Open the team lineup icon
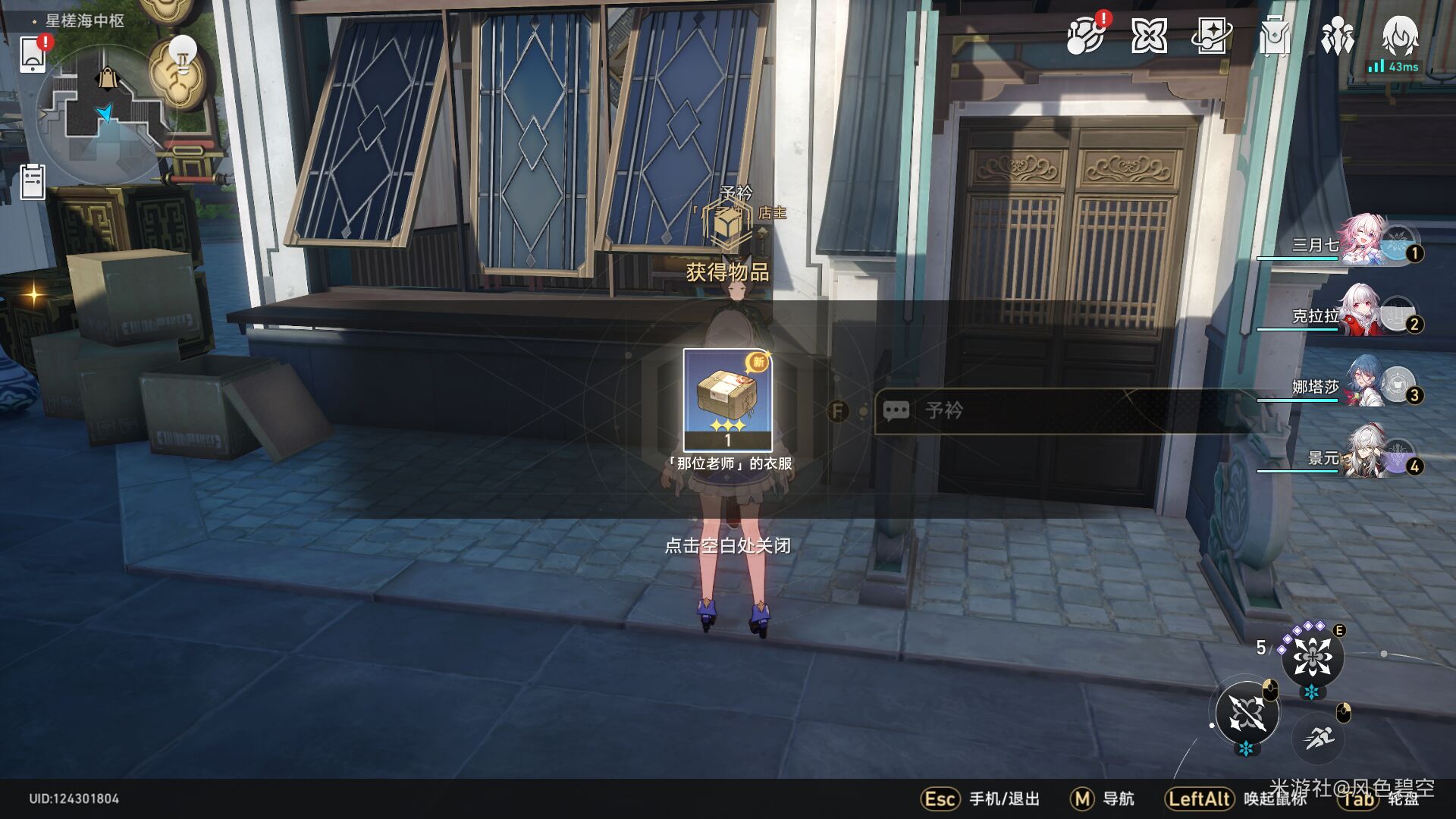This screenshot has height=819, width=1456. pyautogui.click(x=1337, y=36)
